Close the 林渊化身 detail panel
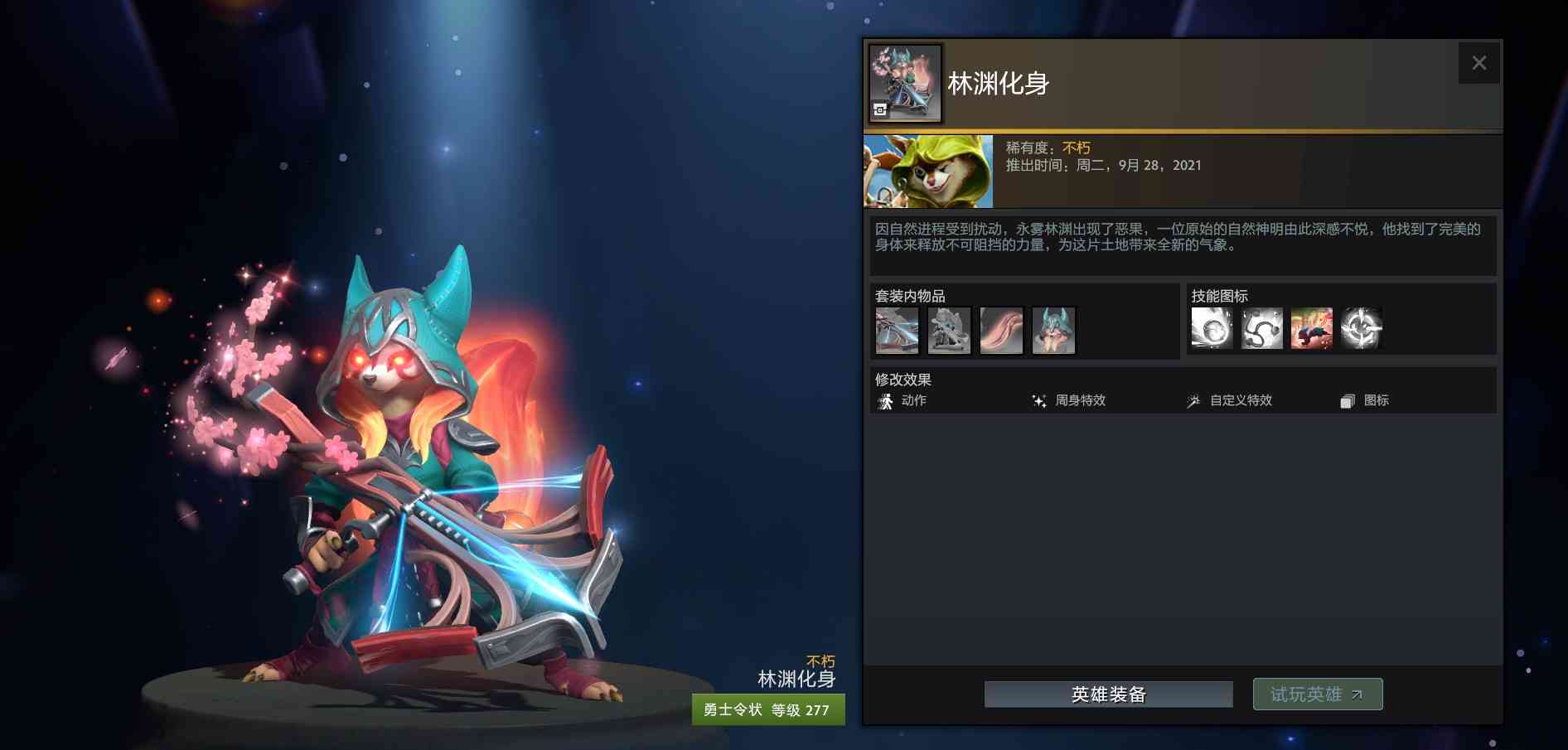The width and height of the screenshot is (1568, 750). (x=1479, y=62)
